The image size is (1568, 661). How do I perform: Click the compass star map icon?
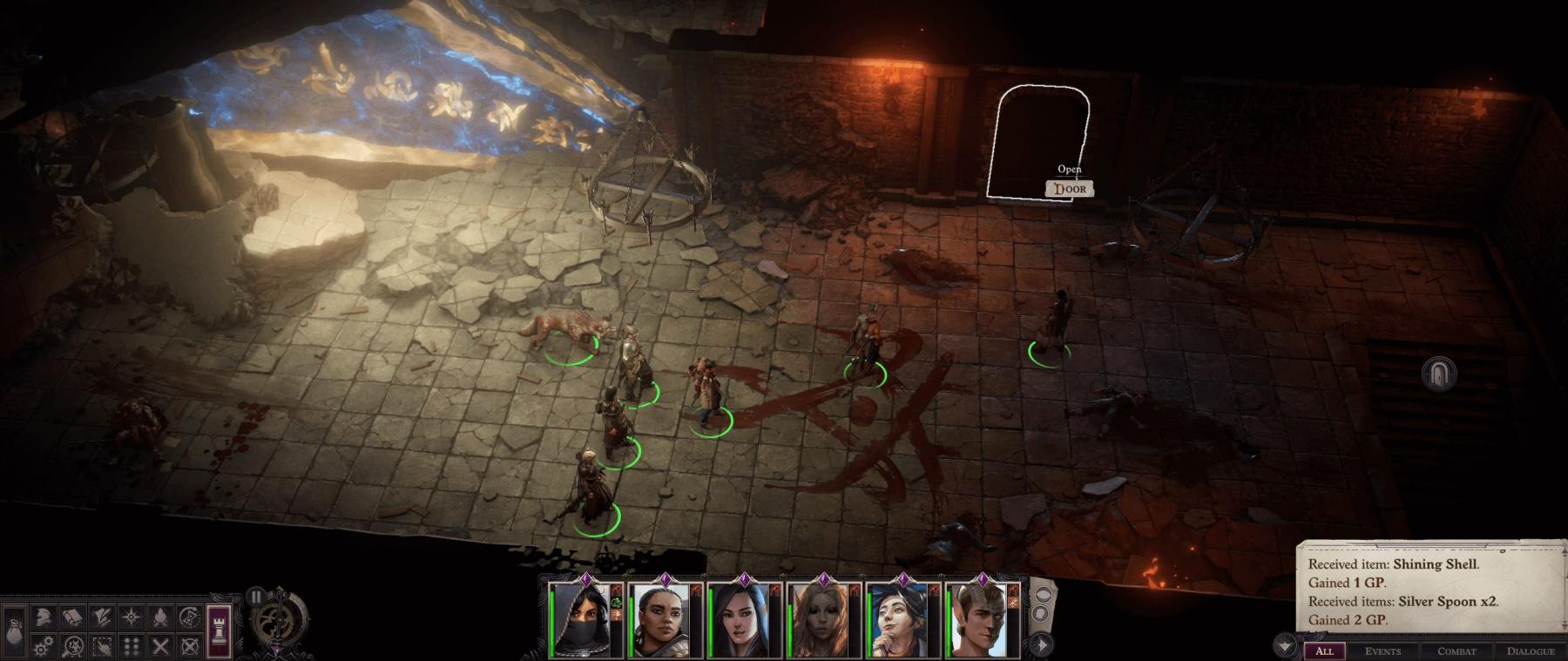click(132, 617)
